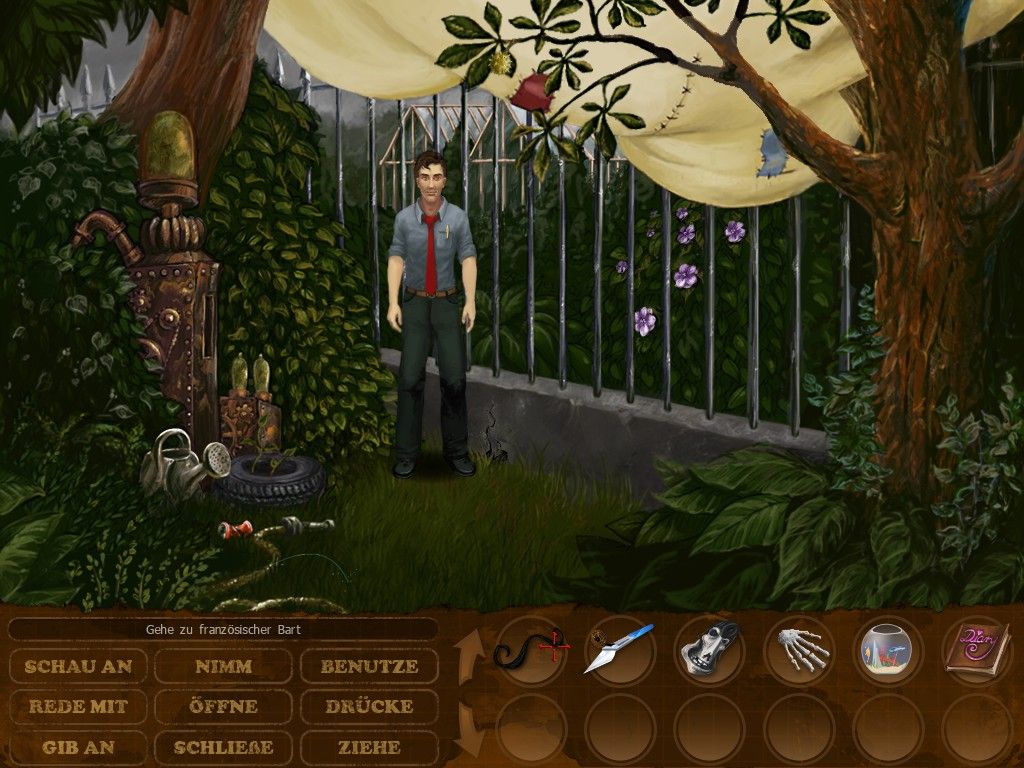Choose the NIMM verb button
Viewport: 1024px width, 768px height.
[x=224, y=666]
